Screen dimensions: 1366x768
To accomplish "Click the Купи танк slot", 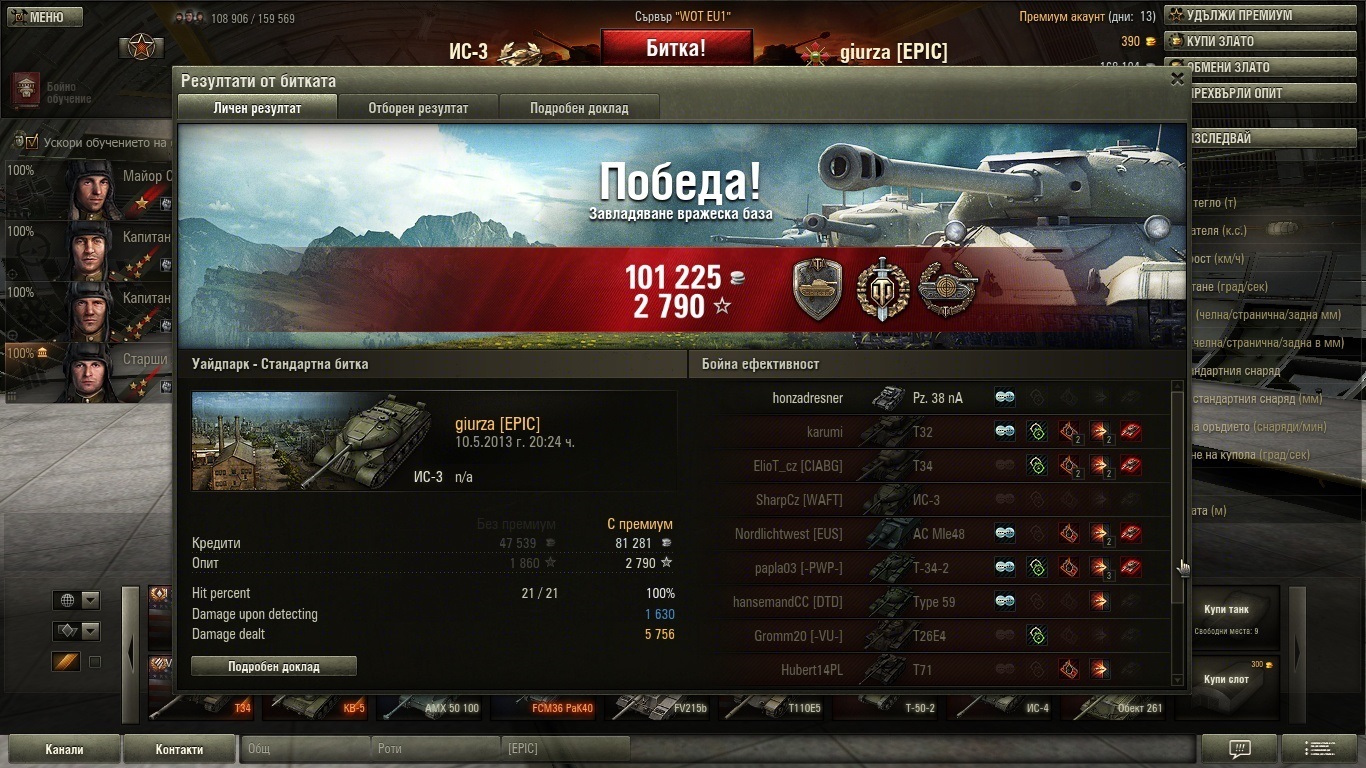I will tap(1226, 615).
